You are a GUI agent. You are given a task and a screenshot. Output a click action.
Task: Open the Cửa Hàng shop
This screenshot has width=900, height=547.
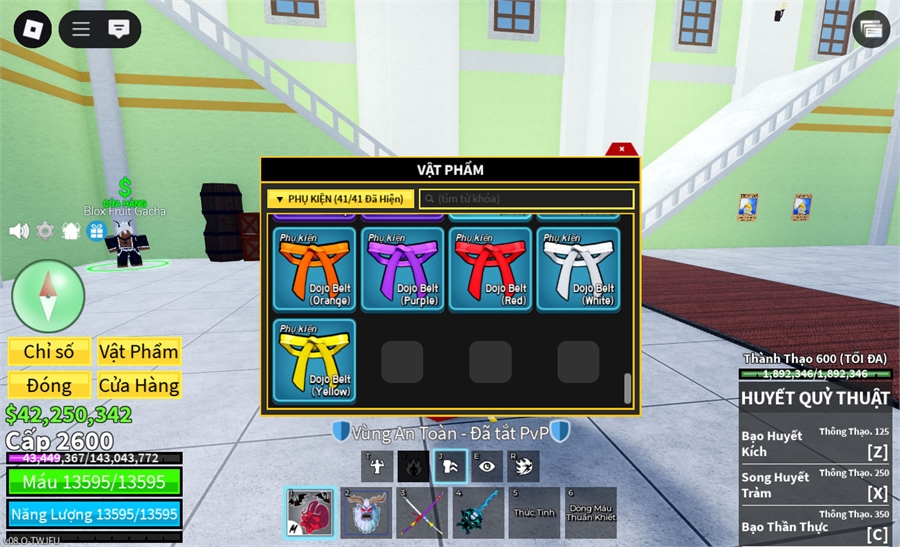pos(139,385)
